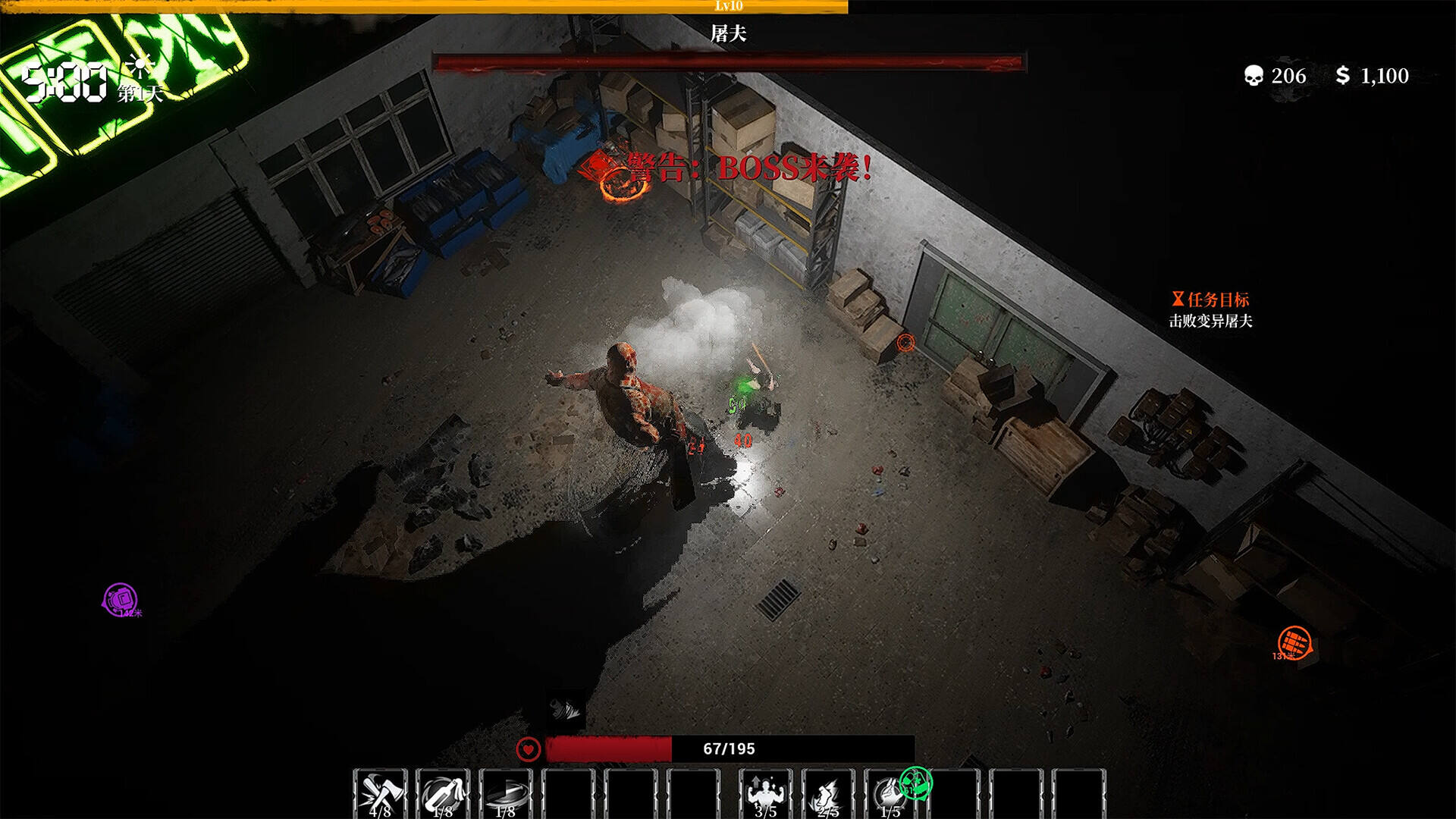
Task: Click the purple waypoint marker at 142 meters
Action: point(120,599)
